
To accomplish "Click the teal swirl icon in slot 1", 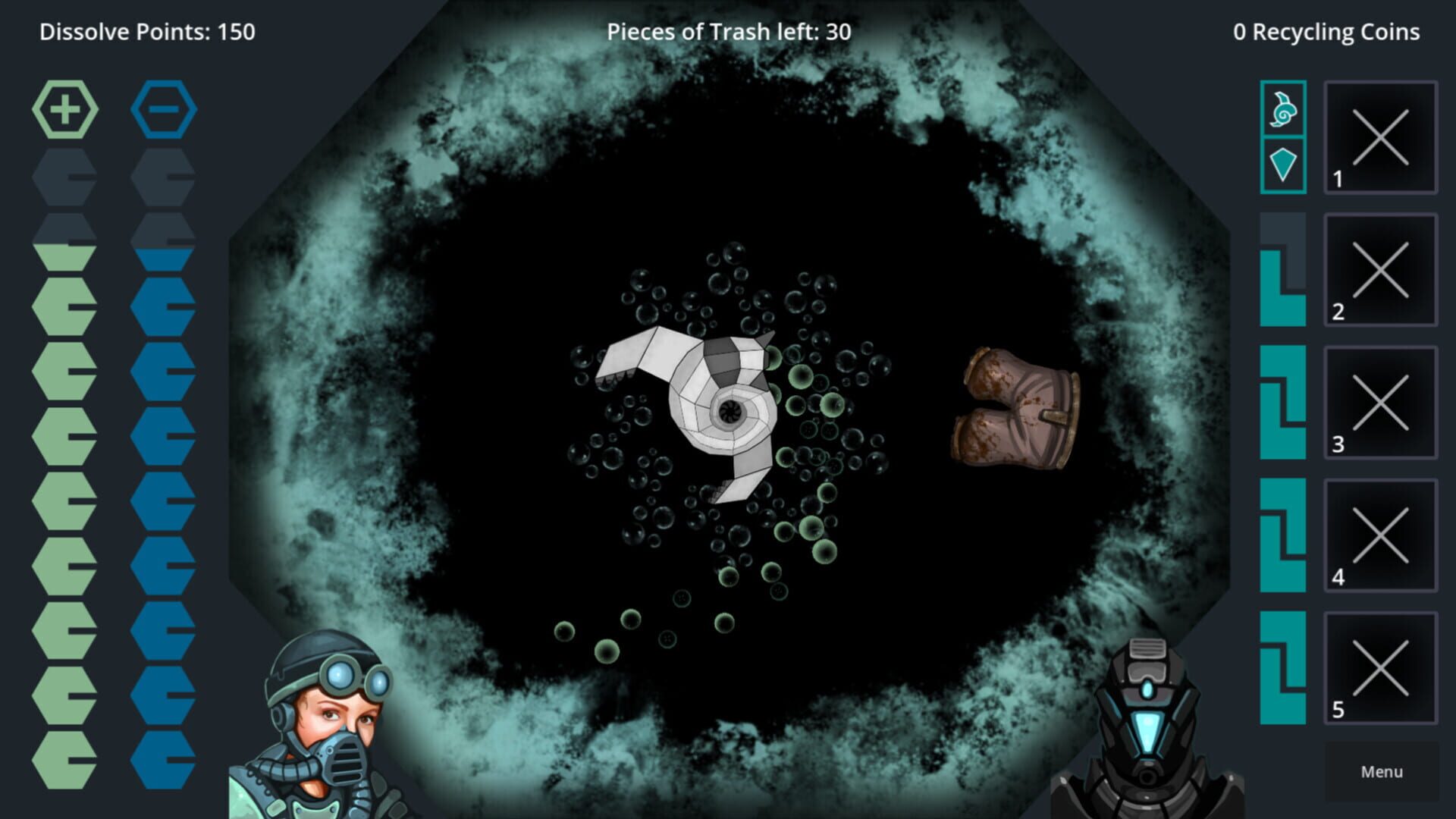I will (1283, 111).
